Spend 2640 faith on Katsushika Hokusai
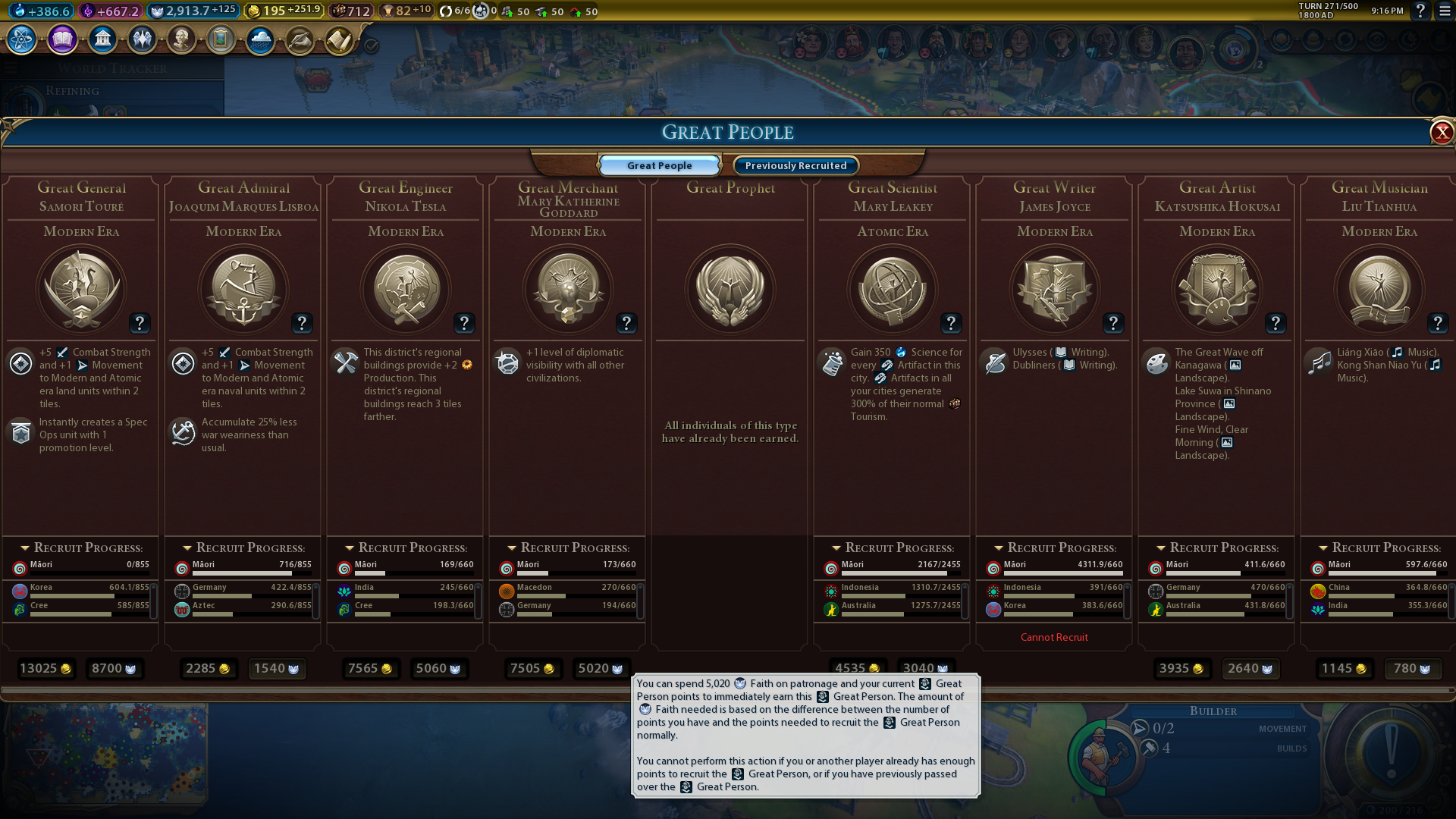 [x=1250, y=668]
